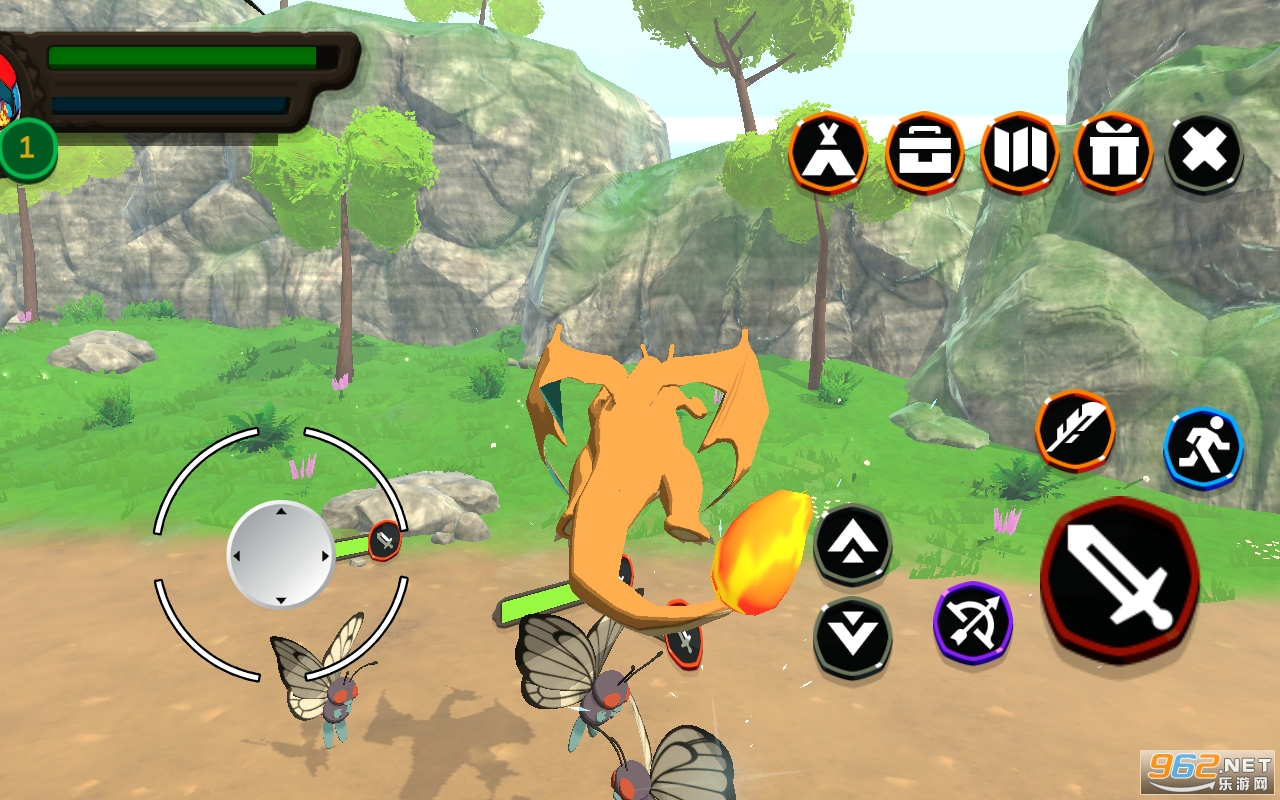Tap the double down arrow descend button

click(x=852, y=636)
